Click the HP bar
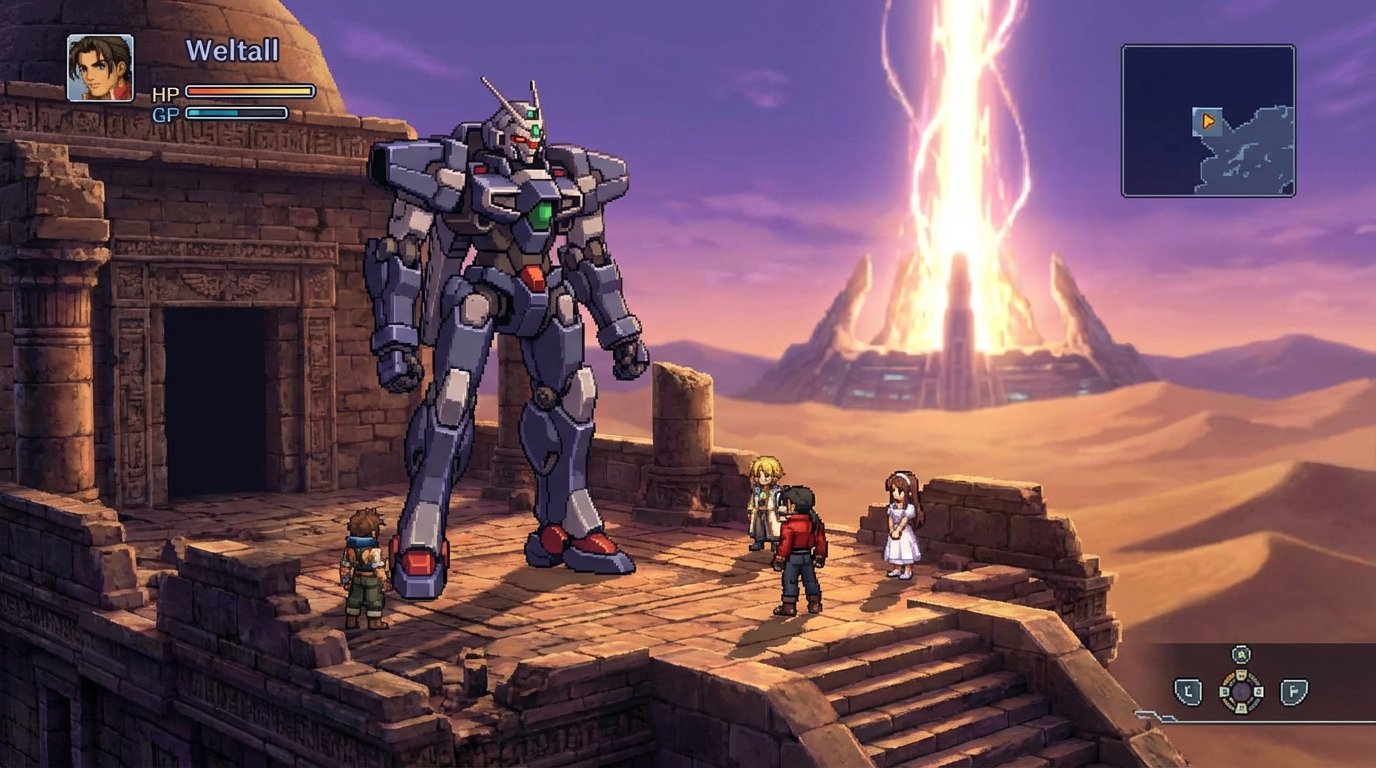This screenshot has height=768, width=1376. click(x=250, y=93)
